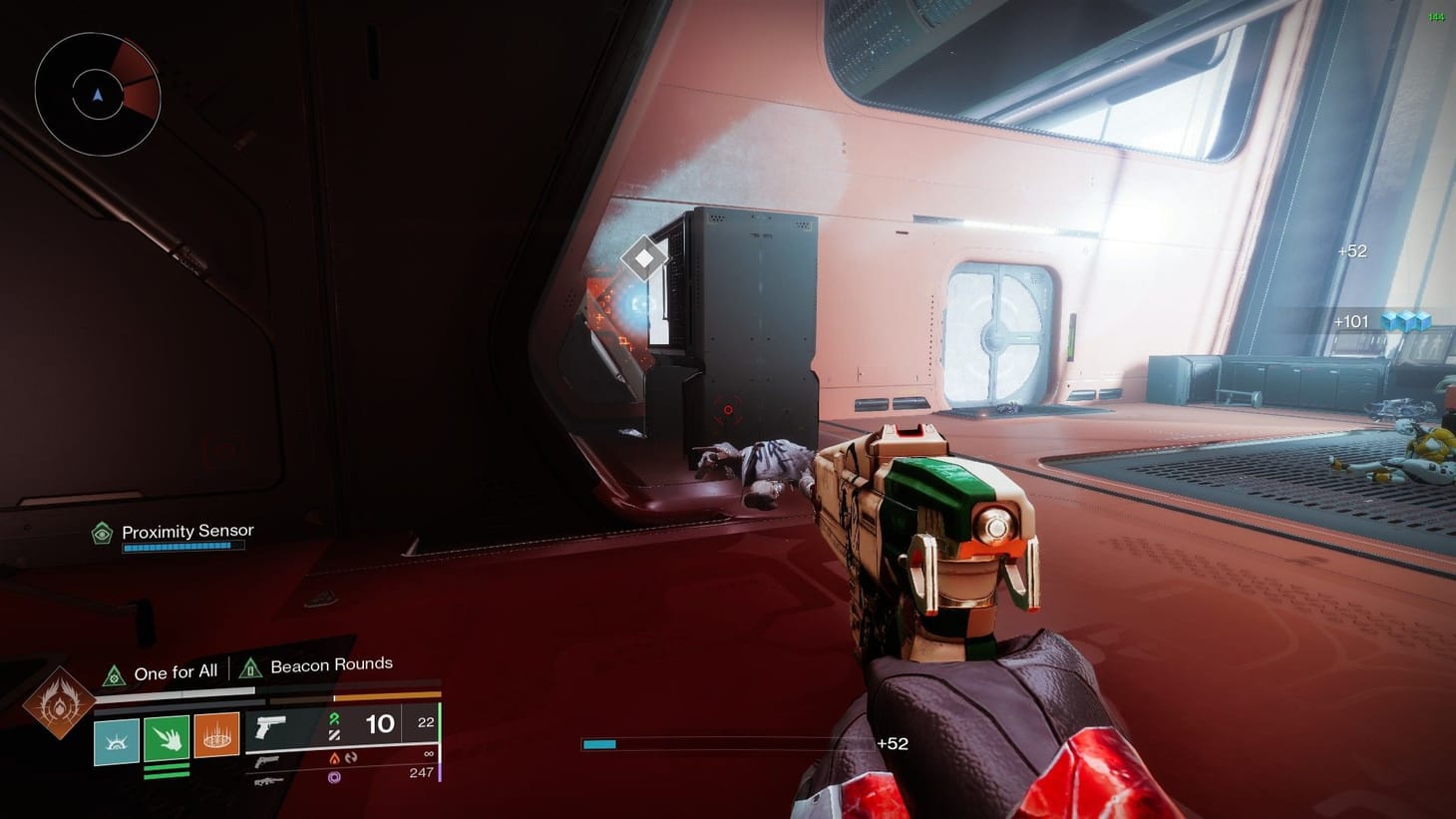The height and width of the screenshot is (819, 1456).
Task: Click the Proximity Sensor progress bar
Action: click(x=182, y=547)
